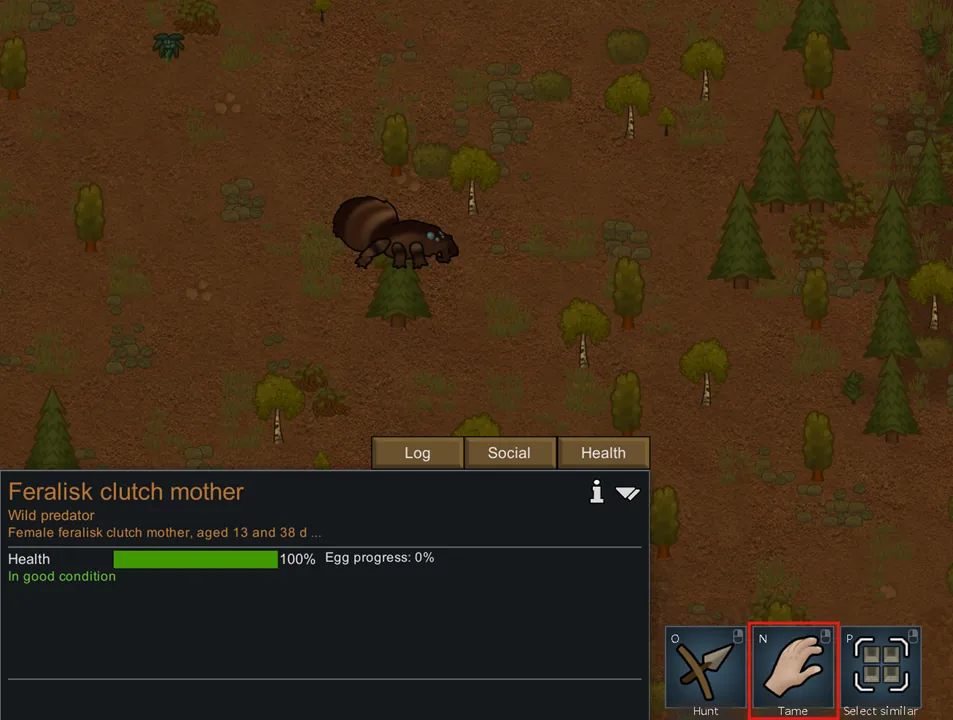The height and width of the screenshot is (720, 953).
Task: Open the Log tab
Action: pyautogui.click(x=417, y=453)
